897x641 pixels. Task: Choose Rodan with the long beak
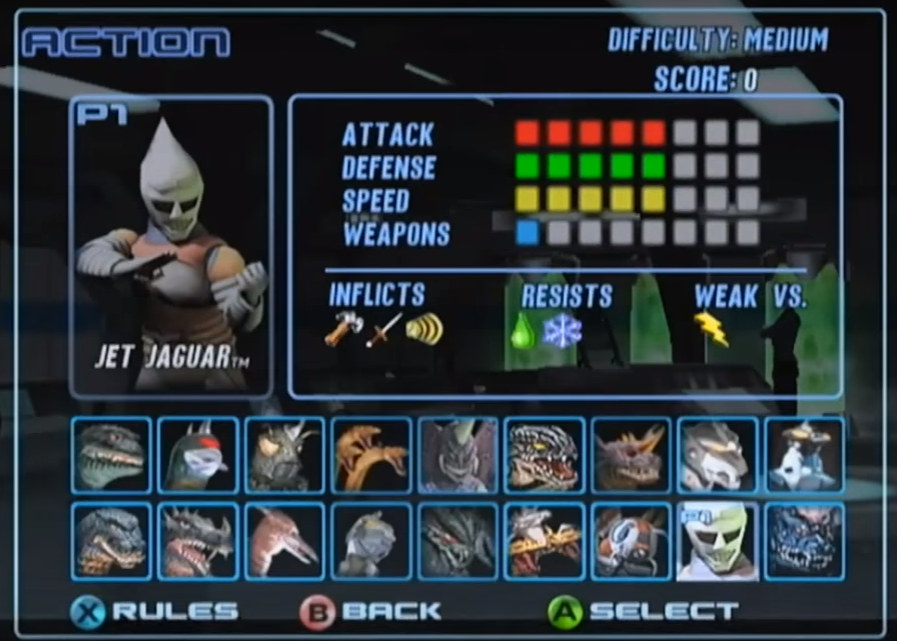coord(285,541)
